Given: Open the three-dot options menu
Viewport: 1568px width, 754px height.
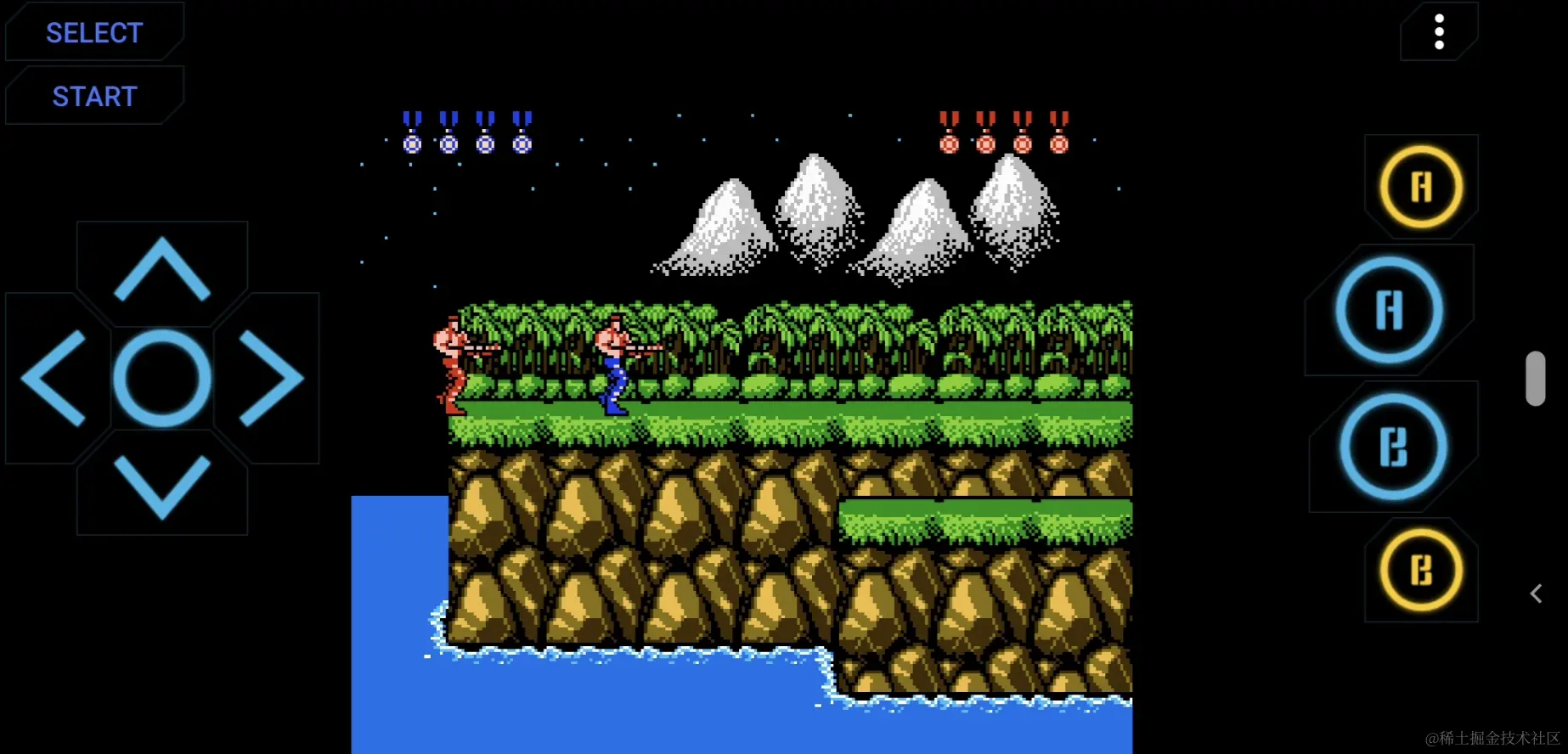Looking at the screenshot, I should [x=1439, y=32].
